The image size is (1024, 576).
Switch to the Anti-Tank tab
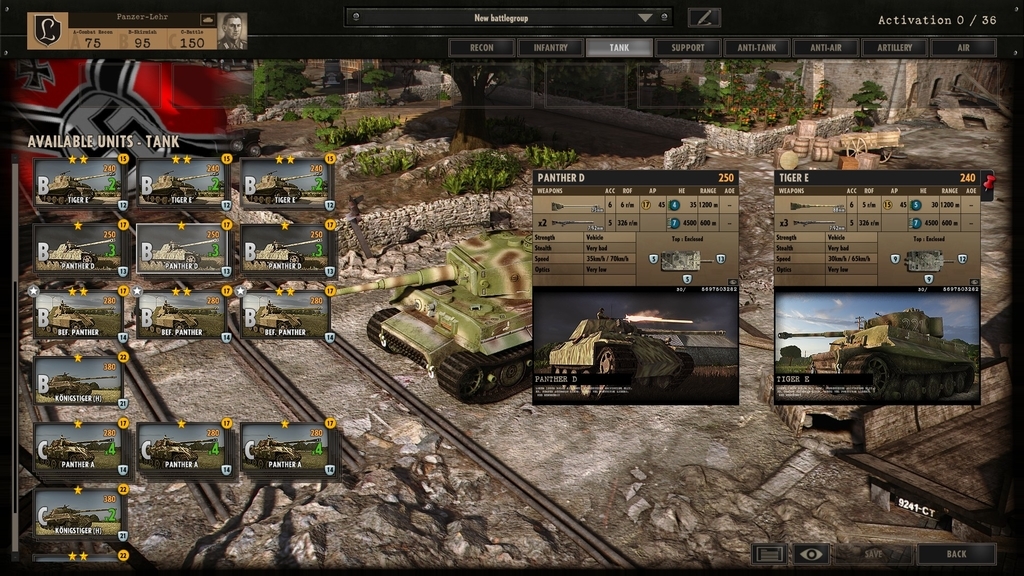(757, 47)
